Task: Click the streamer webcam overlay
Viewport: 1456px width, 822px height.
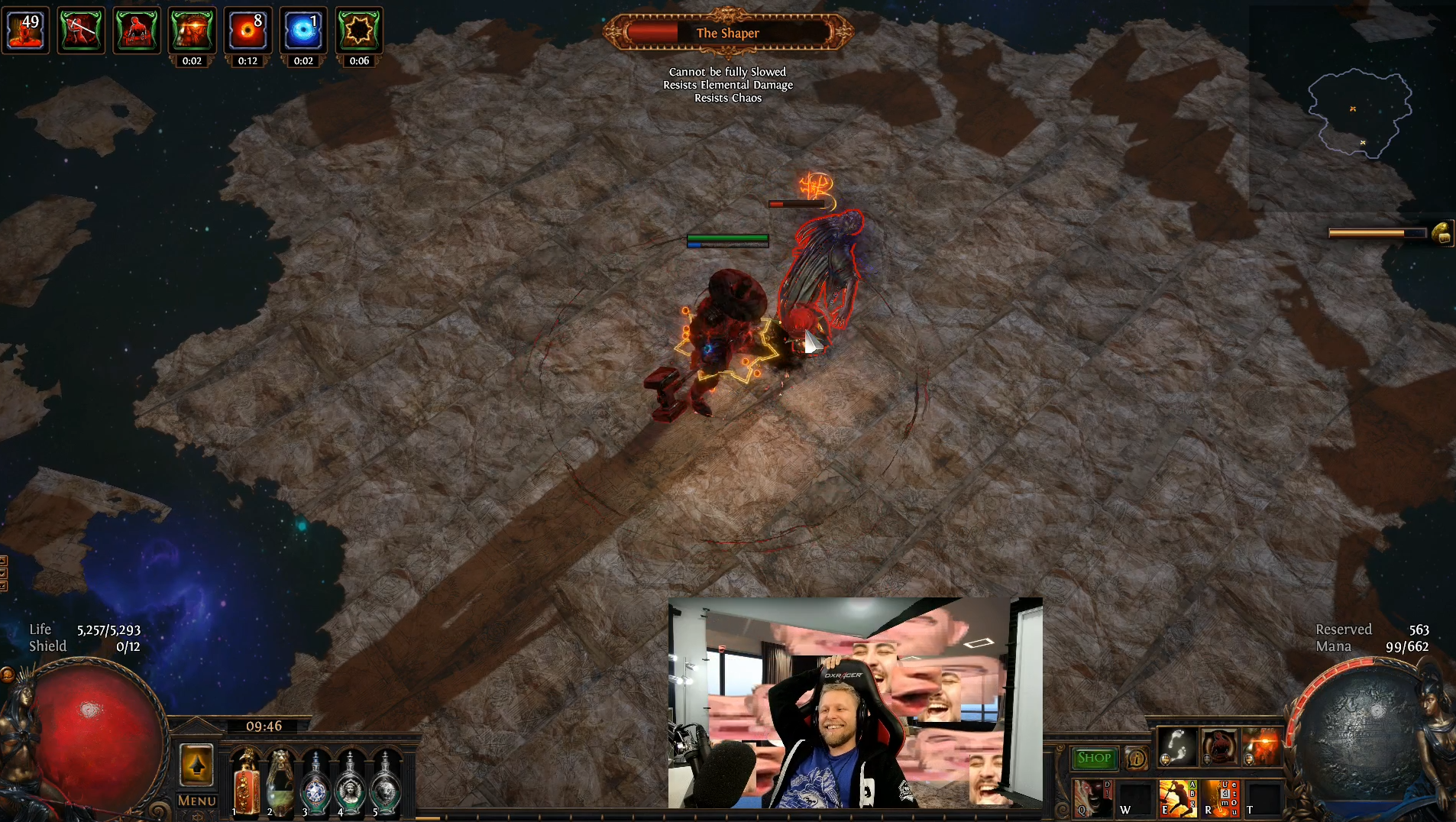Action: [x=855, y=703]
